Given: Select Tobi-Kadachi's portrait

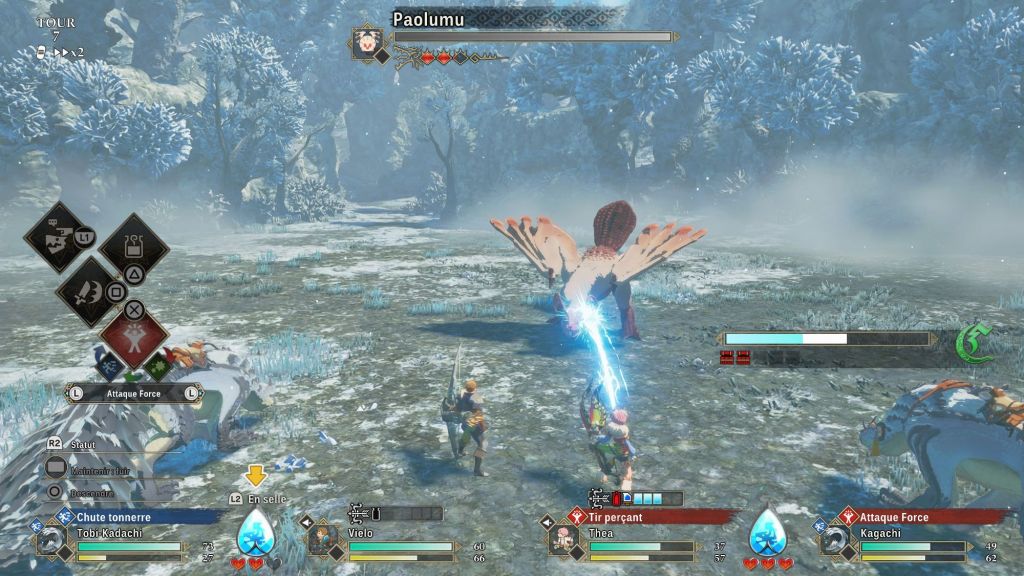Looking at the screenshot, I should (49, 541).
